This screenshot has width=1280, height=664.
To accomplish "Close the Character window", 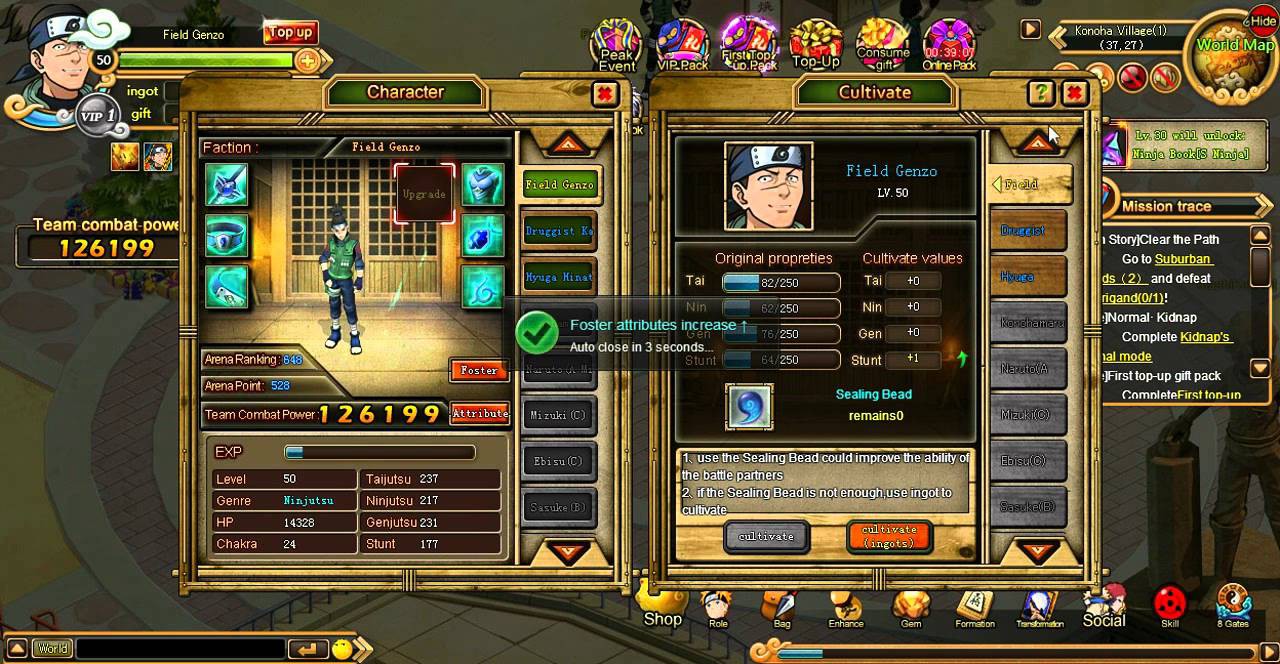I will pos(604,94).
